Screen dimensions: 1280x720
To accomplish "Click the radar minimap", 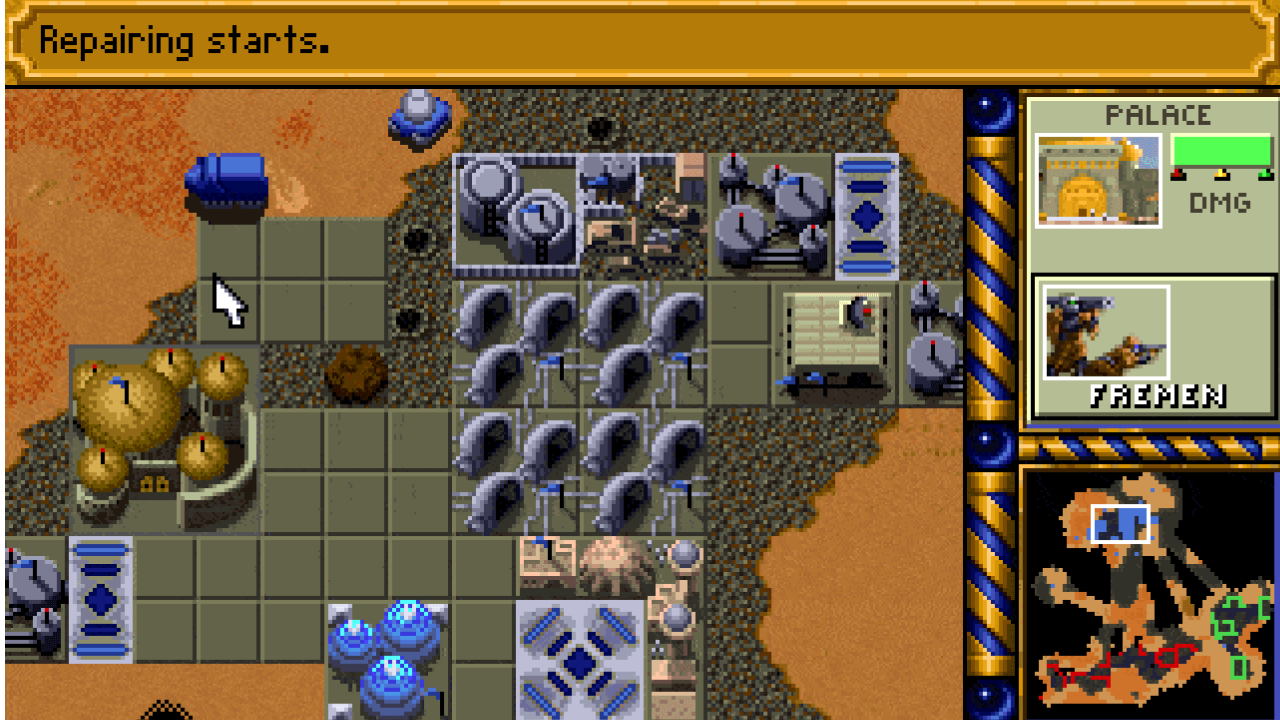I will point(1149,592).
